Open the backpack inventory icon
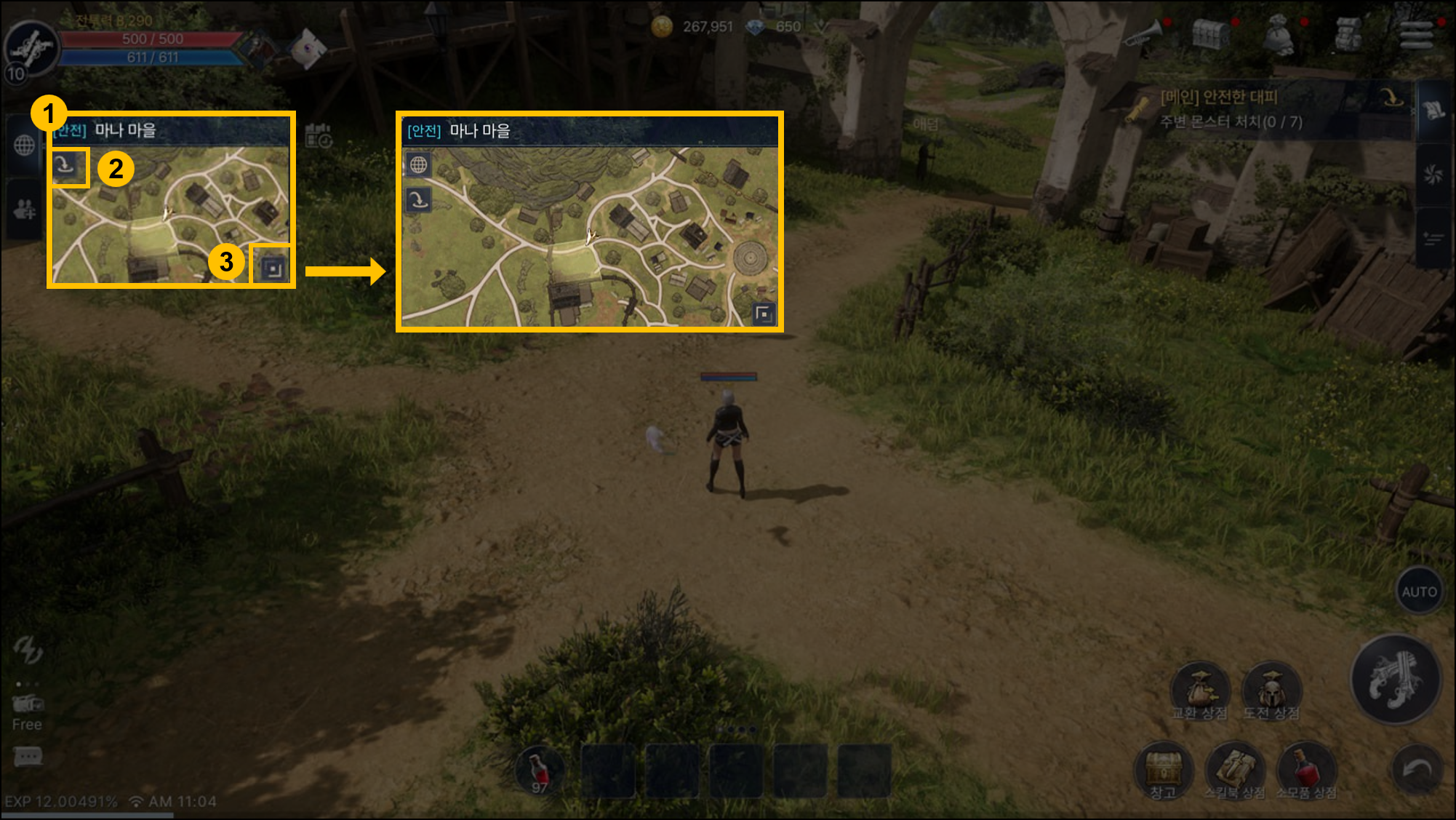 pos(1348,34)
